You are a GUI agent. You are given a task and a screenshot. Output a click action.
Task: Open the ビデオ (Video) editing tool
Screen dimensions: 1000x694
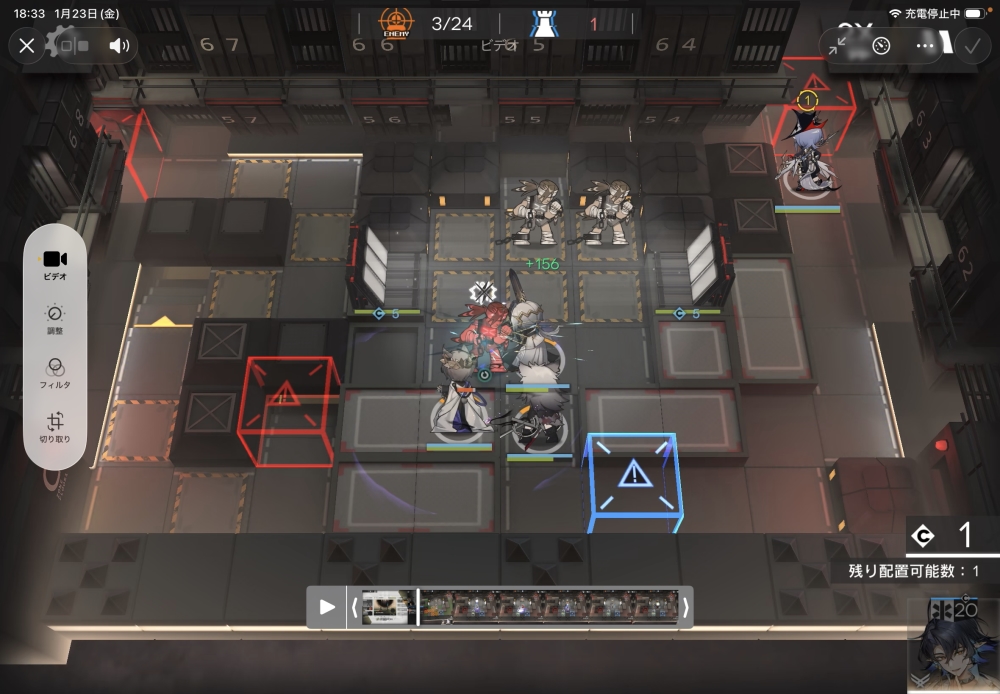(56, 264)
